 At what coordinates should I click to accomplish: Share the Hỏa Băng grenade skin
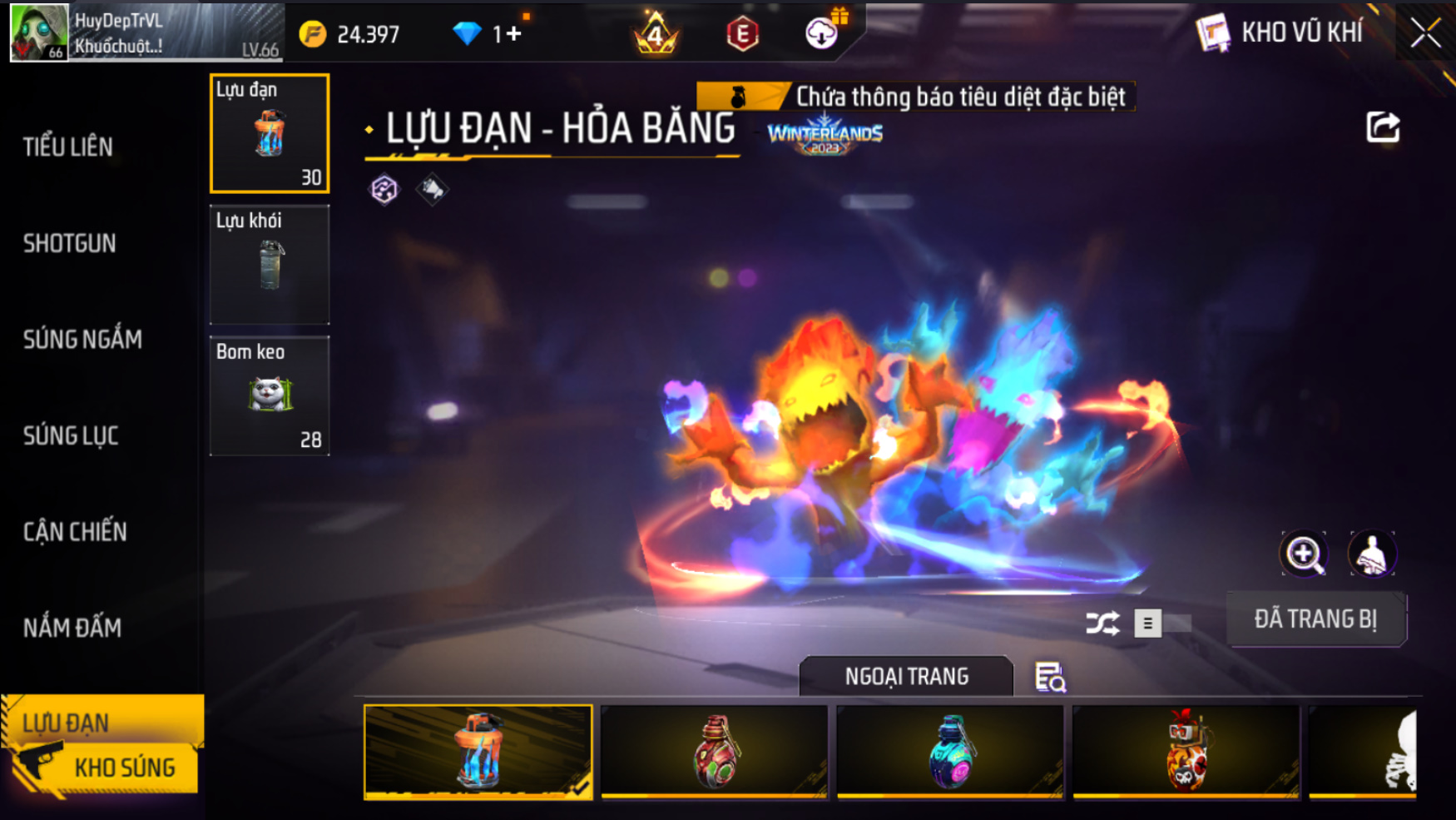coord(1383,127)
